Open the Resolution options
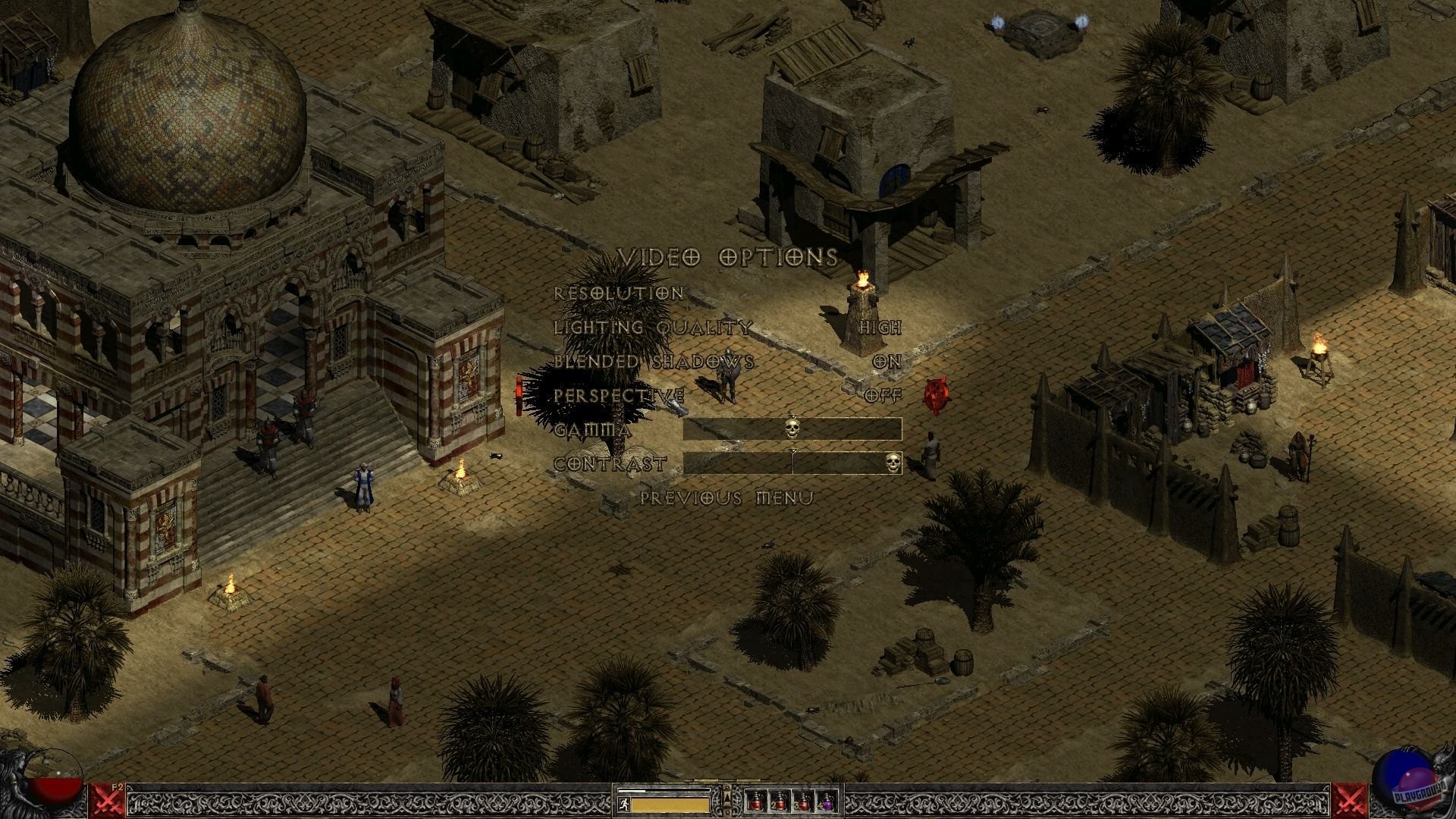Screen dimensions: 1456x819 619,293
